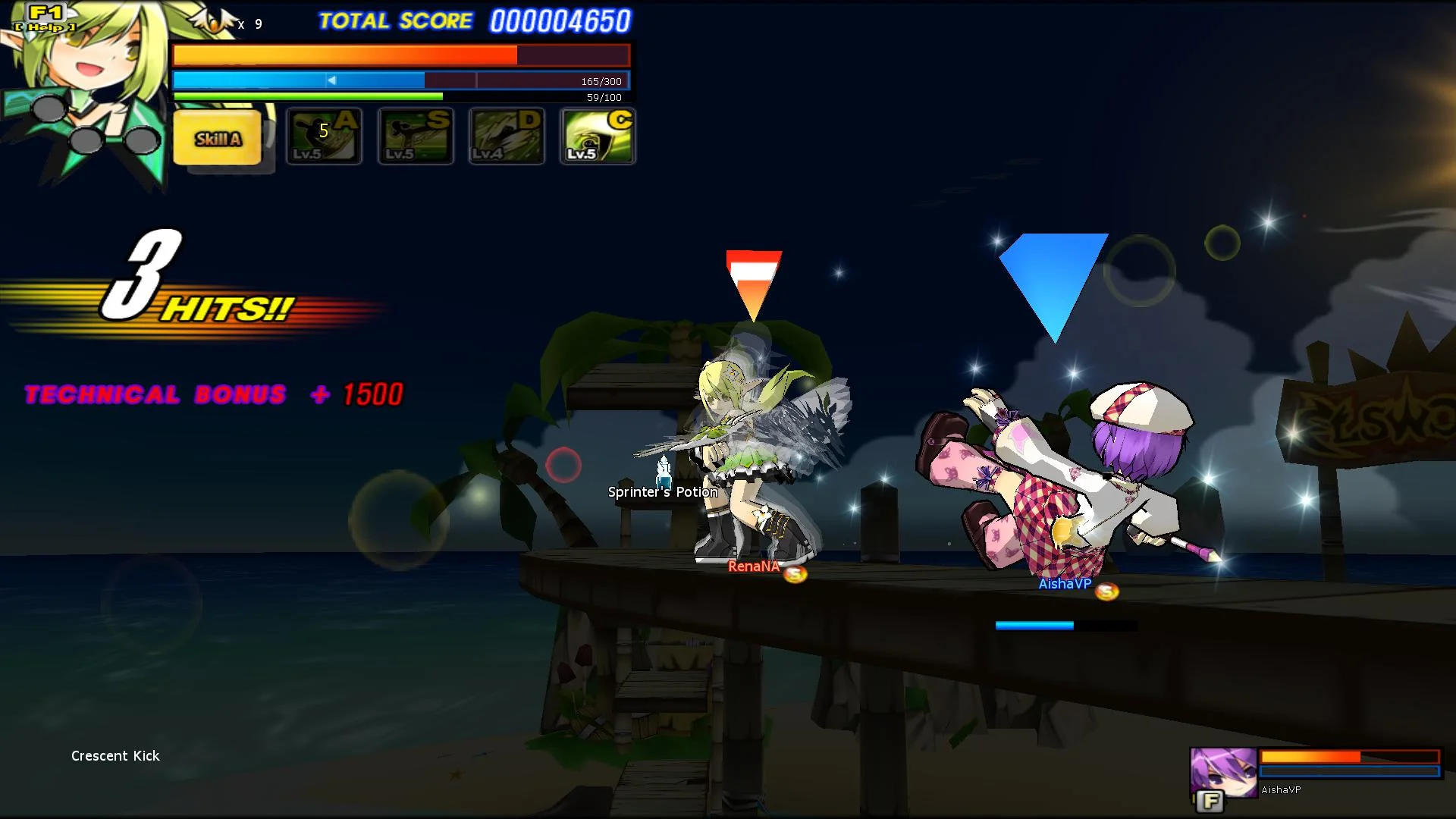The width and height of the screenshot is (1456, 819).
Task: Activate the Skill A quick slot button
Action: [218, 139]
